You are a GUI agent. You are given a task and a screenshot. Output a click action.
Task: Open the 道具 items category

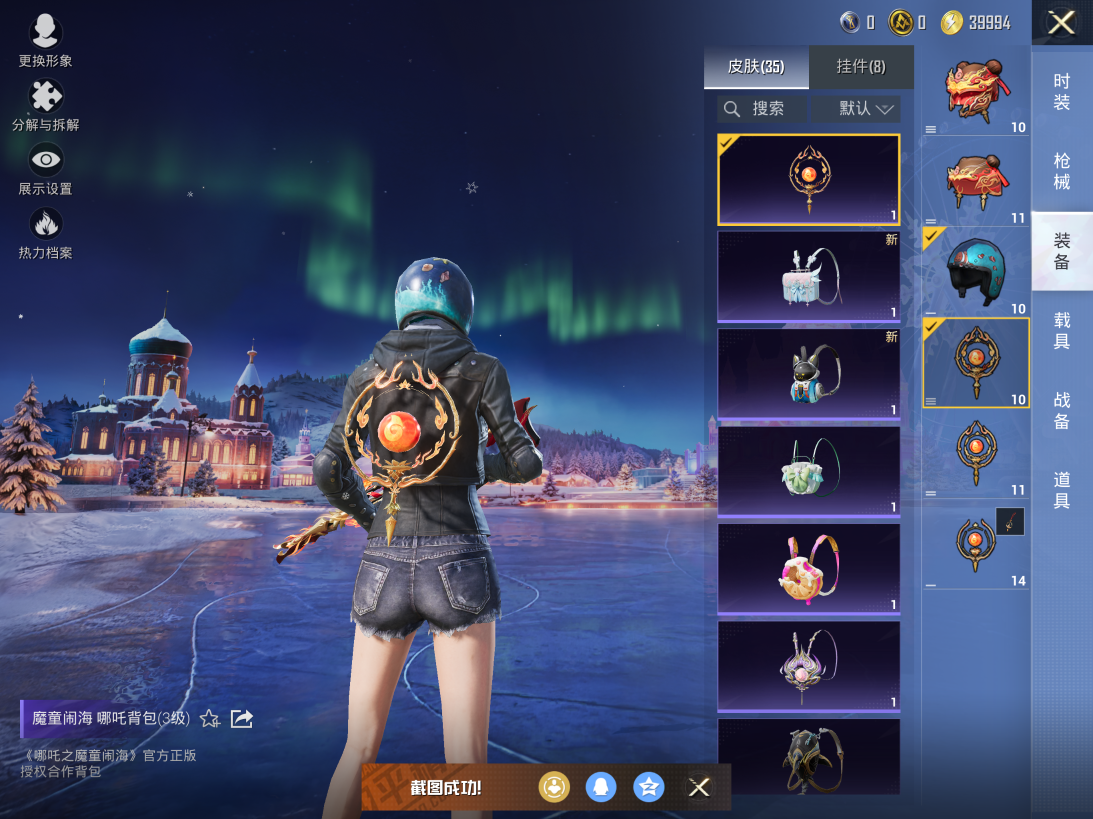pyautogui.click(x=1062, y=490)
